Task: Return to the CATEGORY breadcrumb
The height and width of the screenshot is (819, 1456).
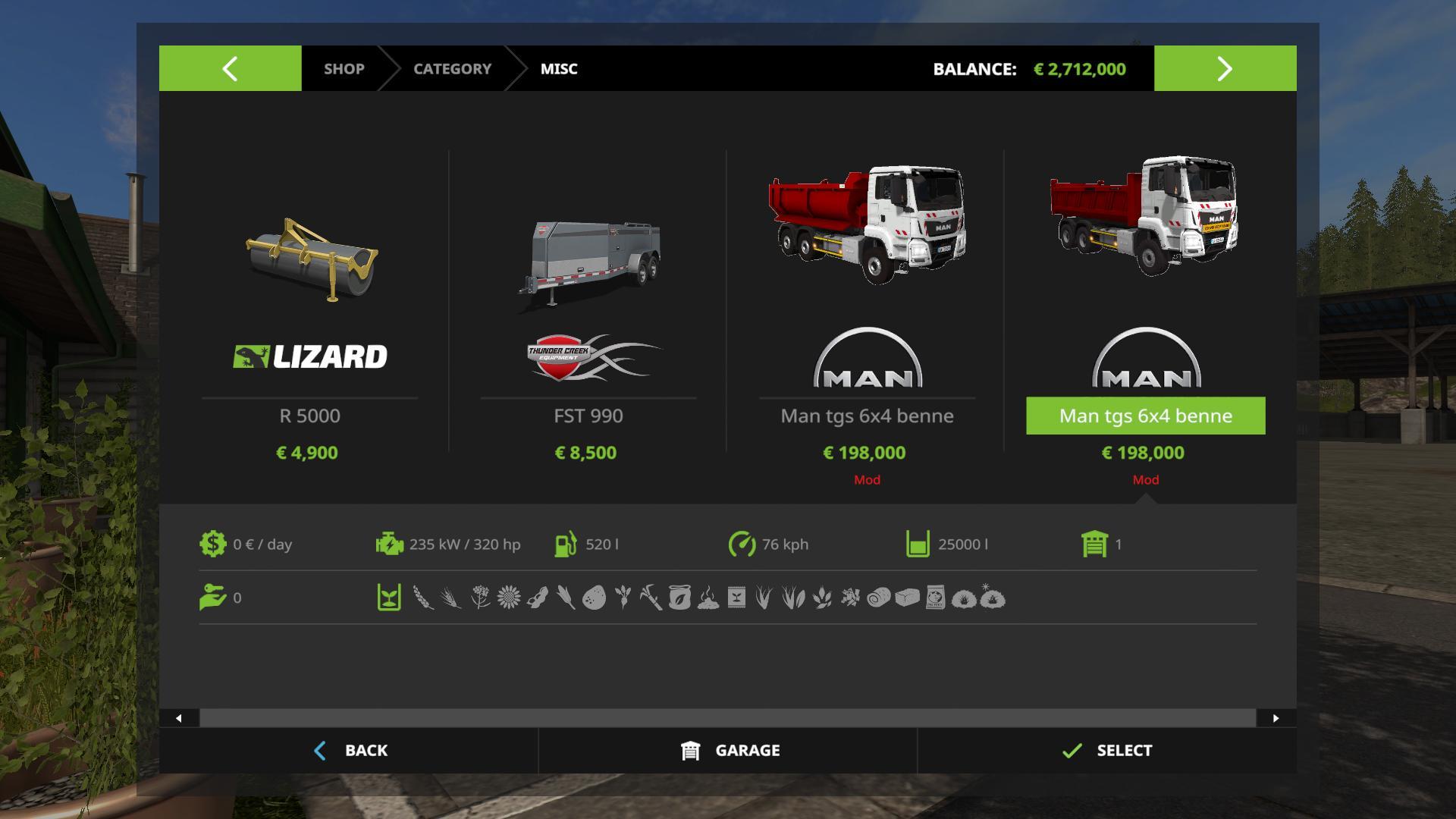Action: pyautogui.click(x=452, y=68)
